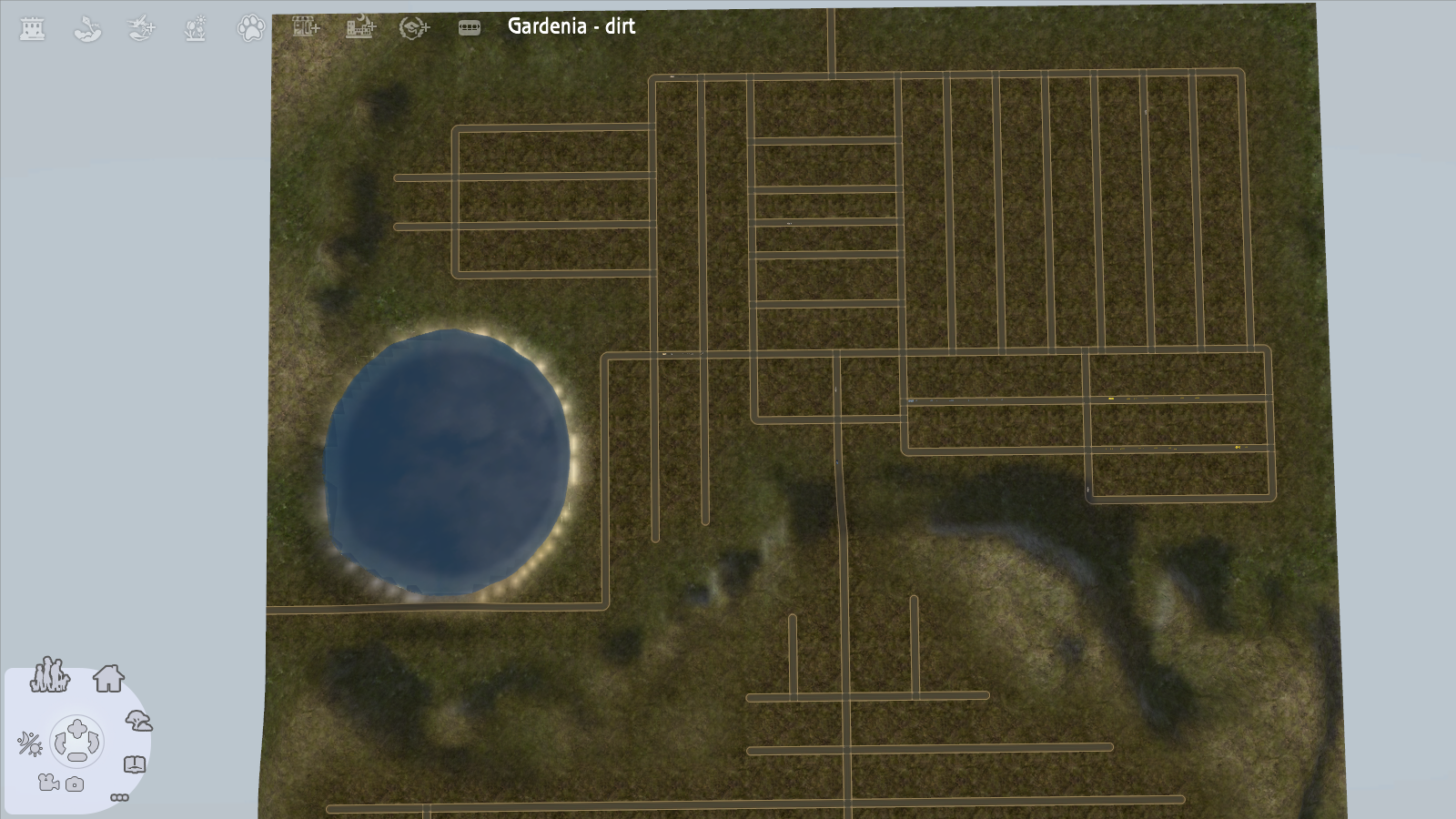Take a screenshot with the camera icon
This screenshot has height=819, width=1456.
pyautogui.click(x=75, y=784)
